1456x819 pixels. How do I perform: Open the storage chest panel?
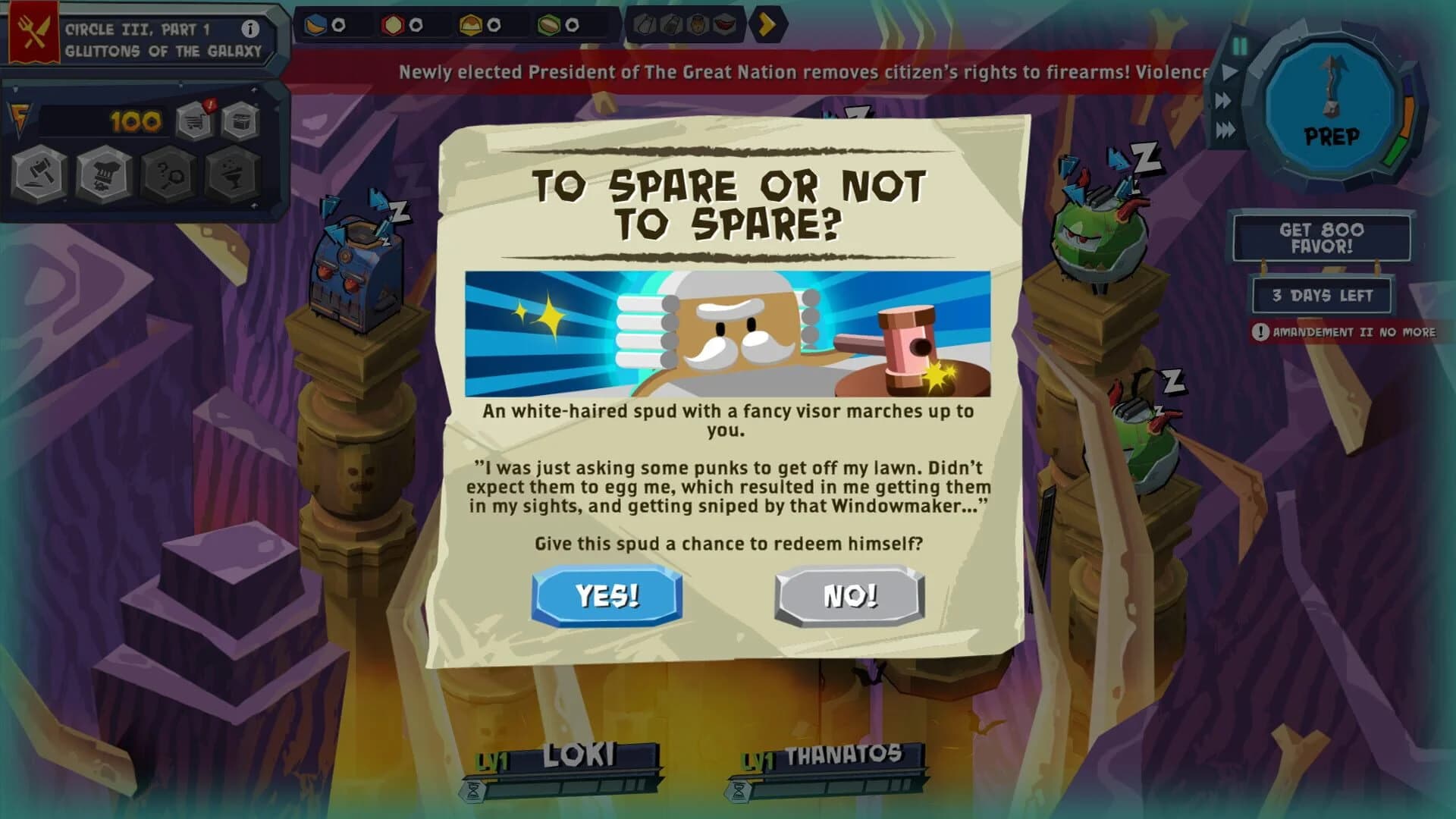(x=240, y=121)
